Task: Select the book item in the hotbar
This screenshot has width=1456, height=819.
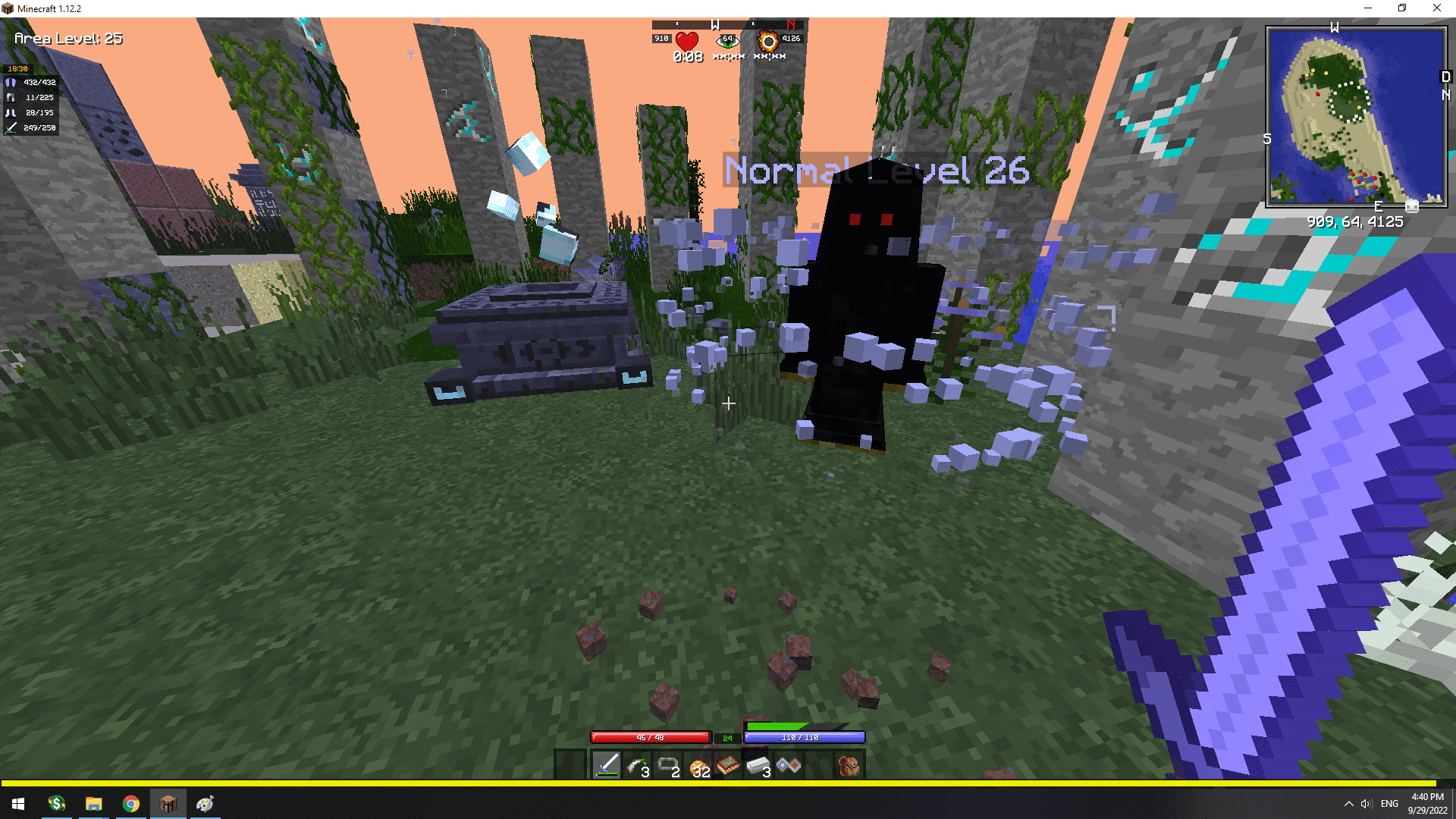Action: 726,764
